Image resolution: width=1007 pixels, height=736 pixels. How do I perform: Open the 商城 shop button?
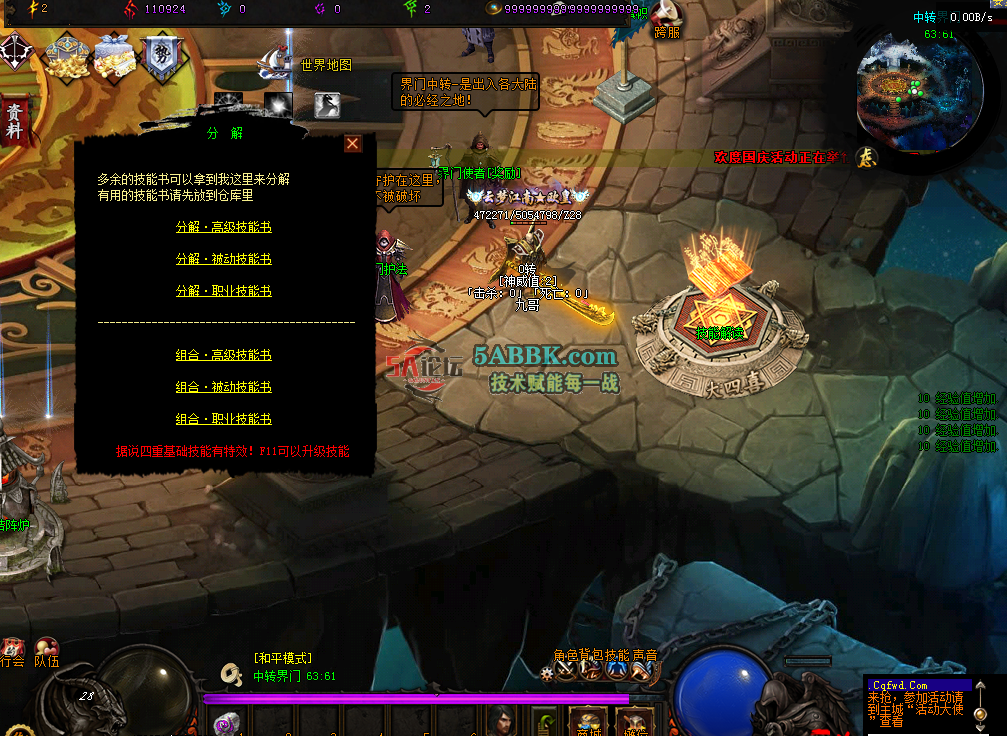point(588,722)
